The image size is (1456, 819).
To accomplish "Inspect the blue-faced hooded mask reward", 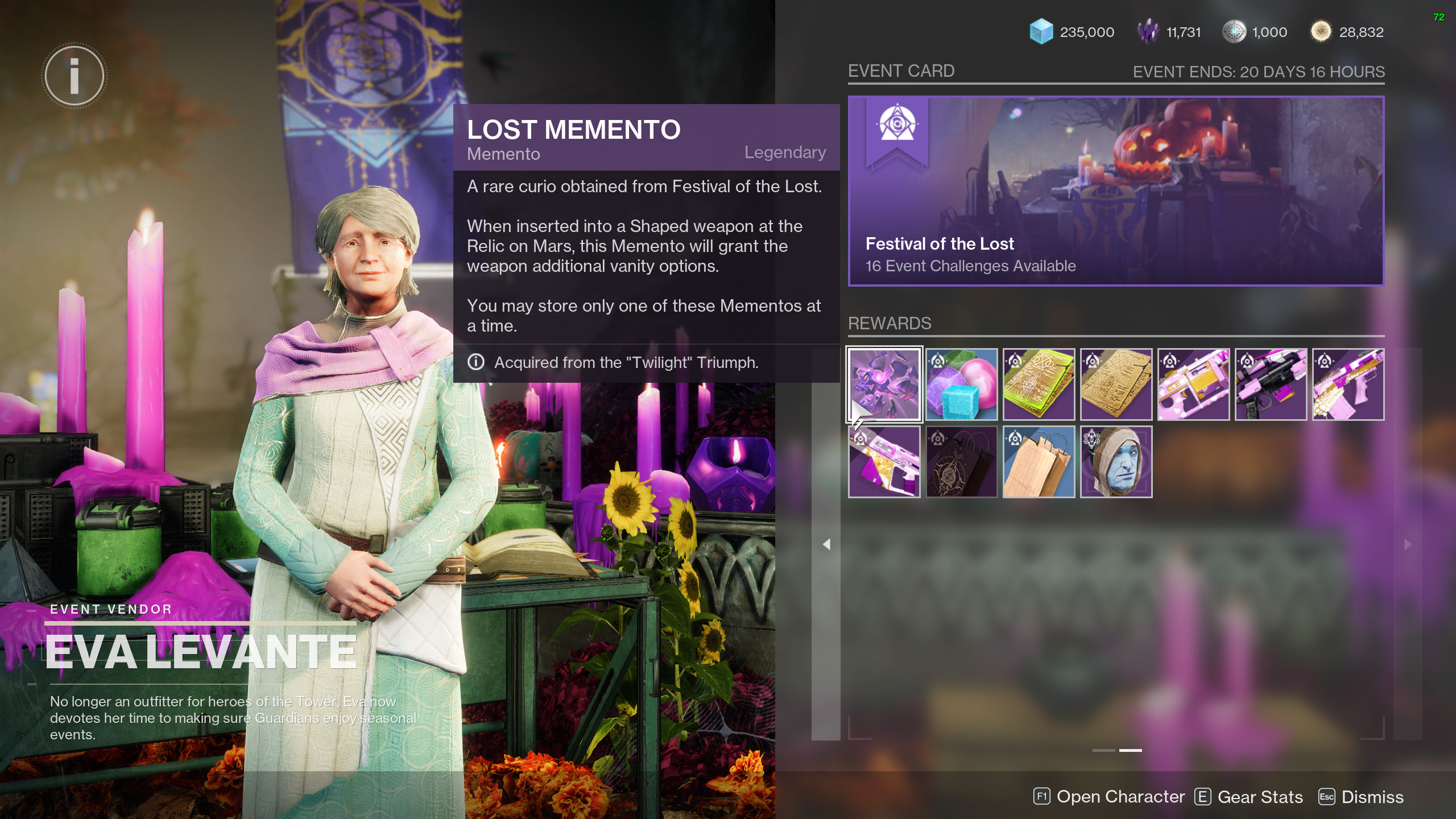I will 1116,462.
